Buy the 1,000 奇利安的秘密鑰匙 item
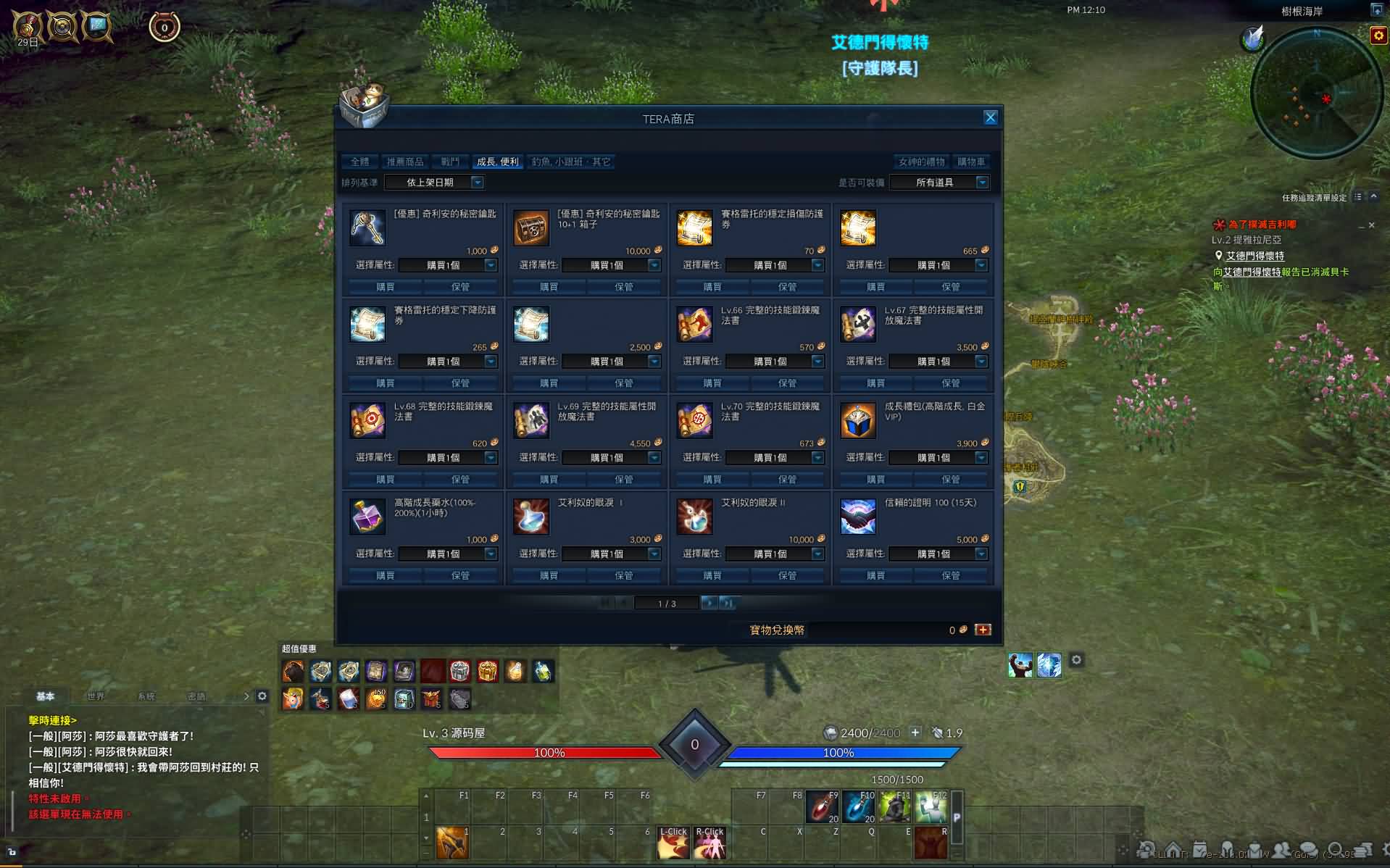 tap(385, 287)
